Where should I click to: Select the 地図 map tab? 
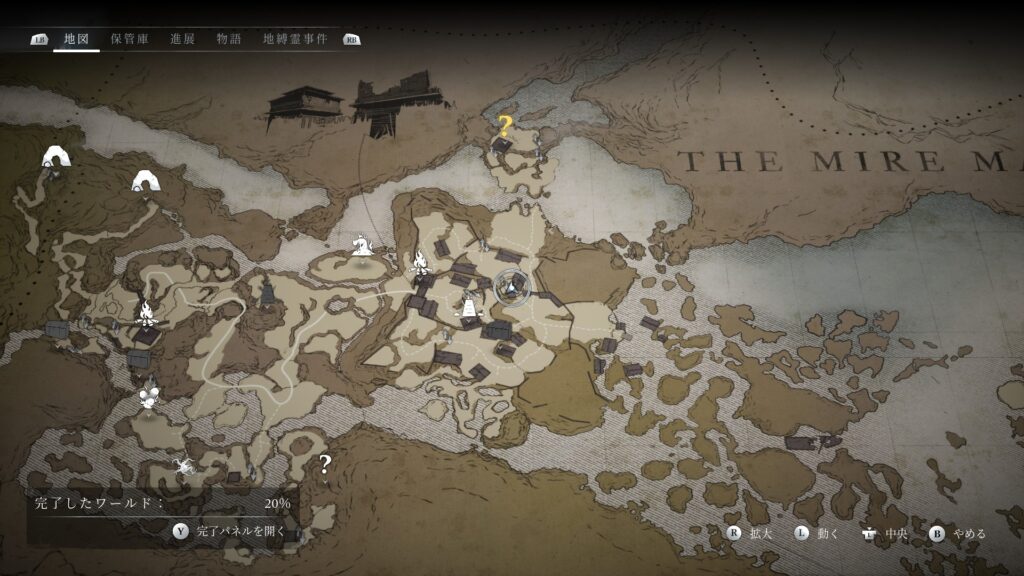tap(76, 39)
